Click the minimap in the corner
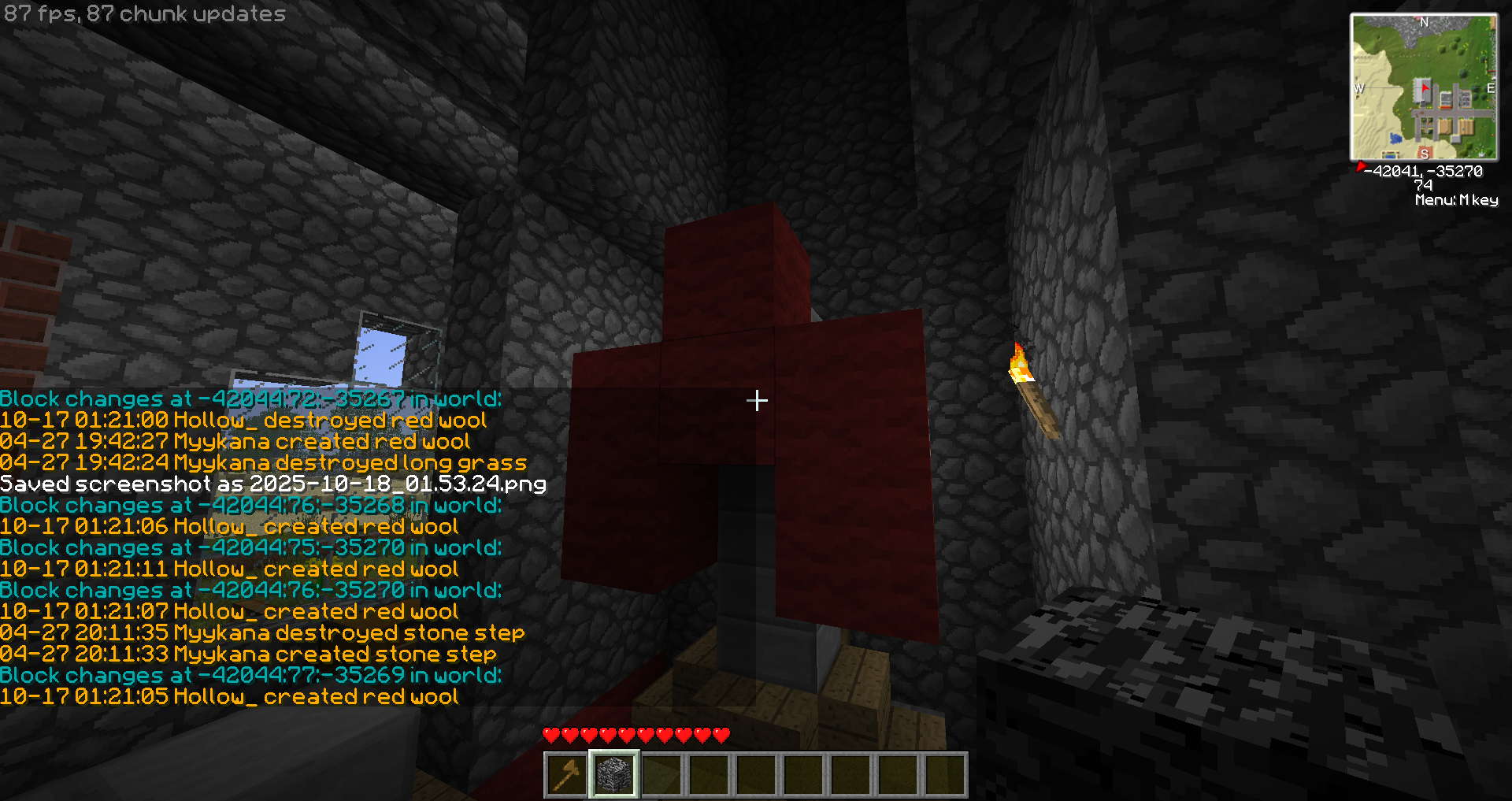Image resolution: width=1512 pixels, height=801 pixels. (1424, 87)
